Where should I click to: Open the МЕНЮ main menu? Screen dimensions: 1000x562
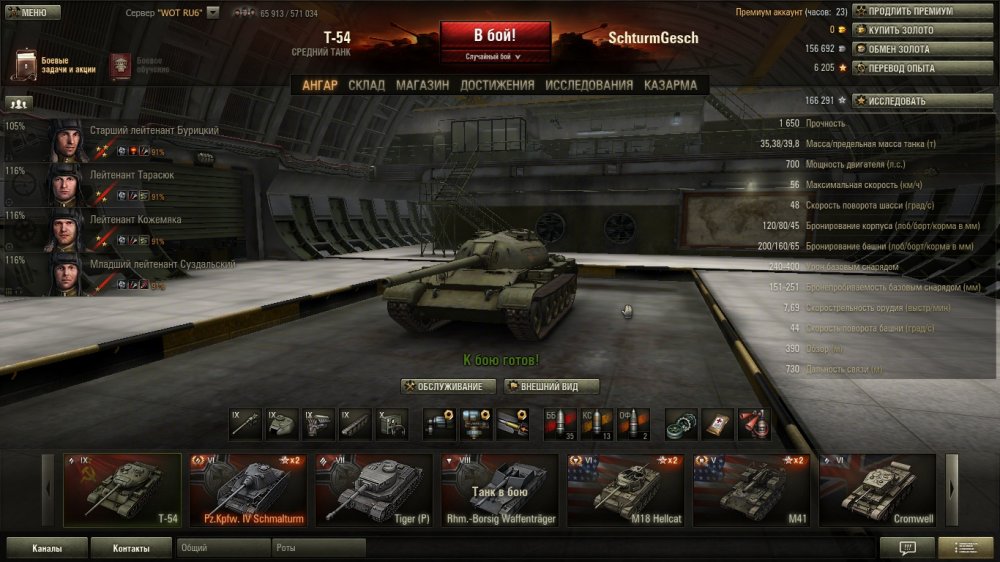point(32,13)
